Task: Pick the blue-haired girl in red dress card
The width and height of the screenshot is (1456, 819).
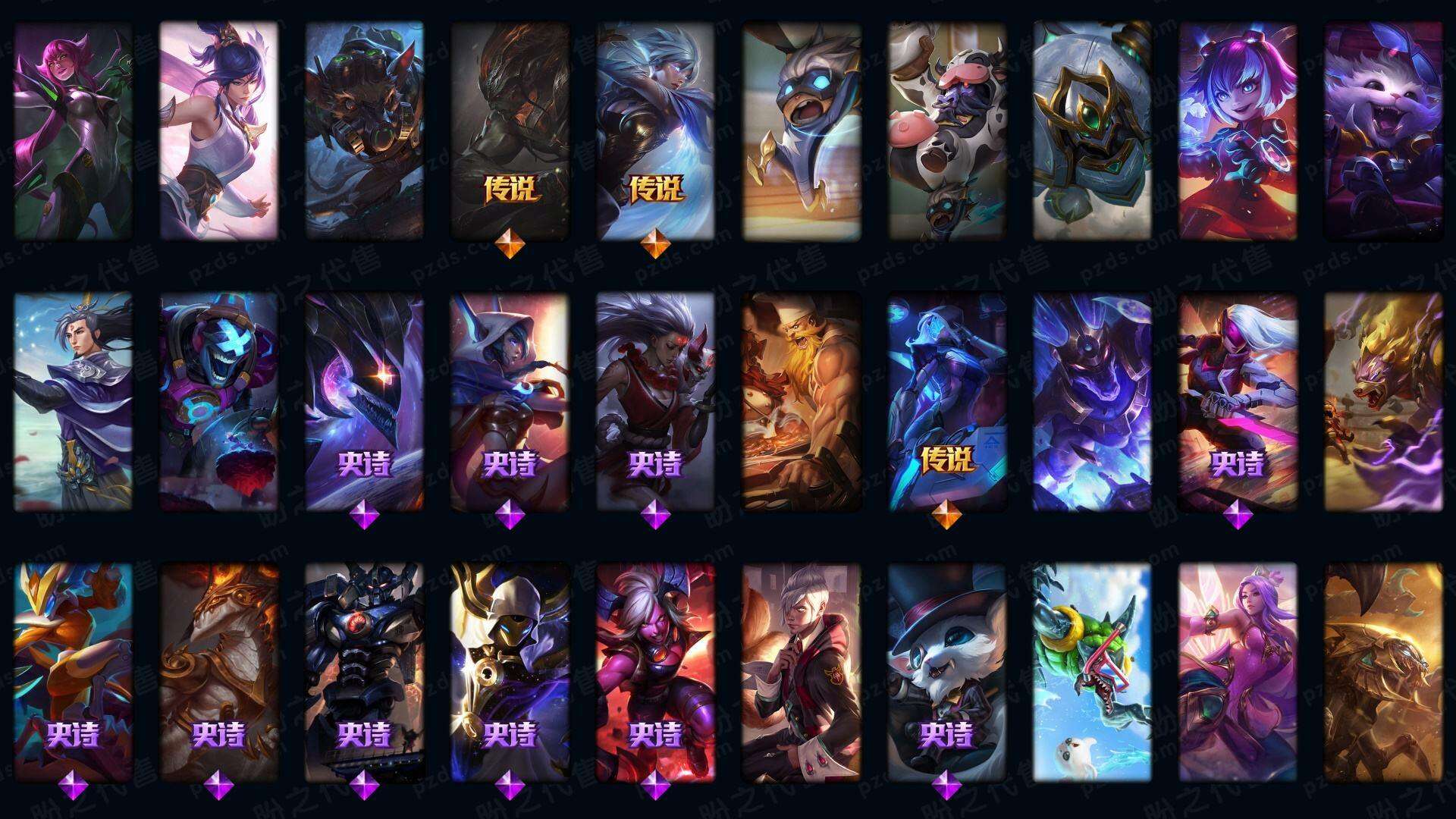Action: [1238, 130]
